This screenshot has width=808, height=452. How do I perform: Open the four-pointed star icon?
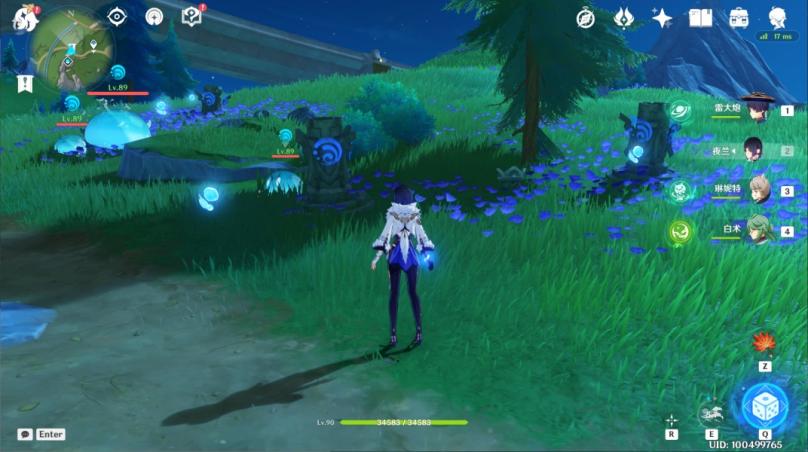(x=662, y=18)
